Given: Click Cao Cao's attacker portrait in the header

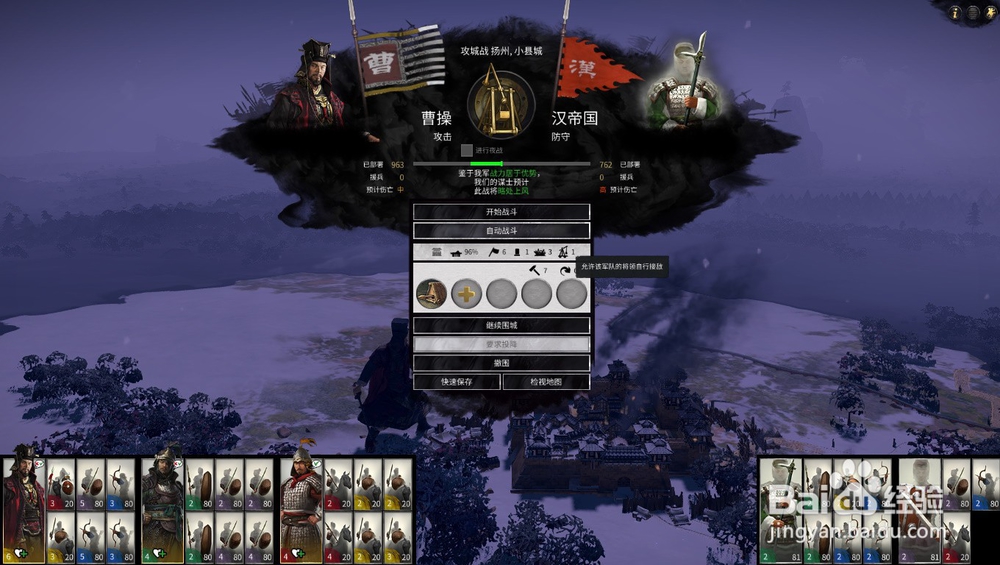Looking at the screenshot, I should click(x=318, y=85).
